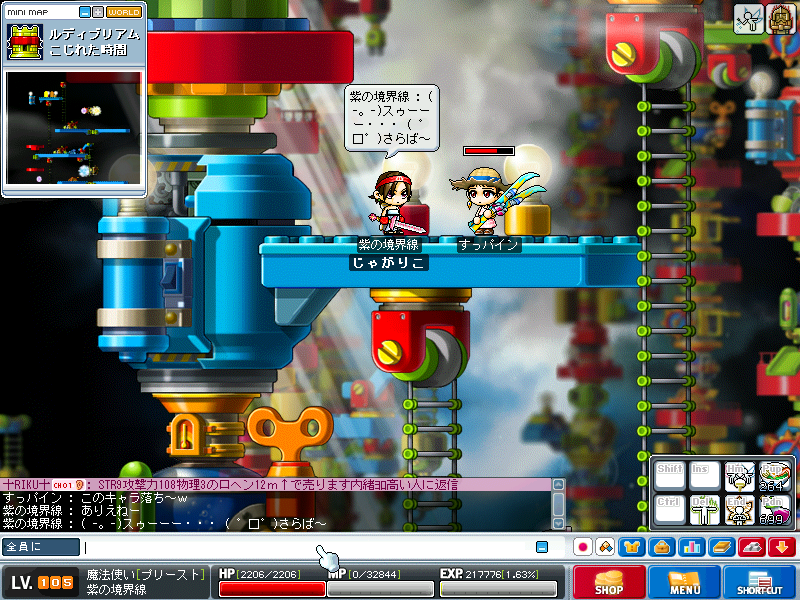
Task: Open the skill book icon
Action: pos(721,547)
